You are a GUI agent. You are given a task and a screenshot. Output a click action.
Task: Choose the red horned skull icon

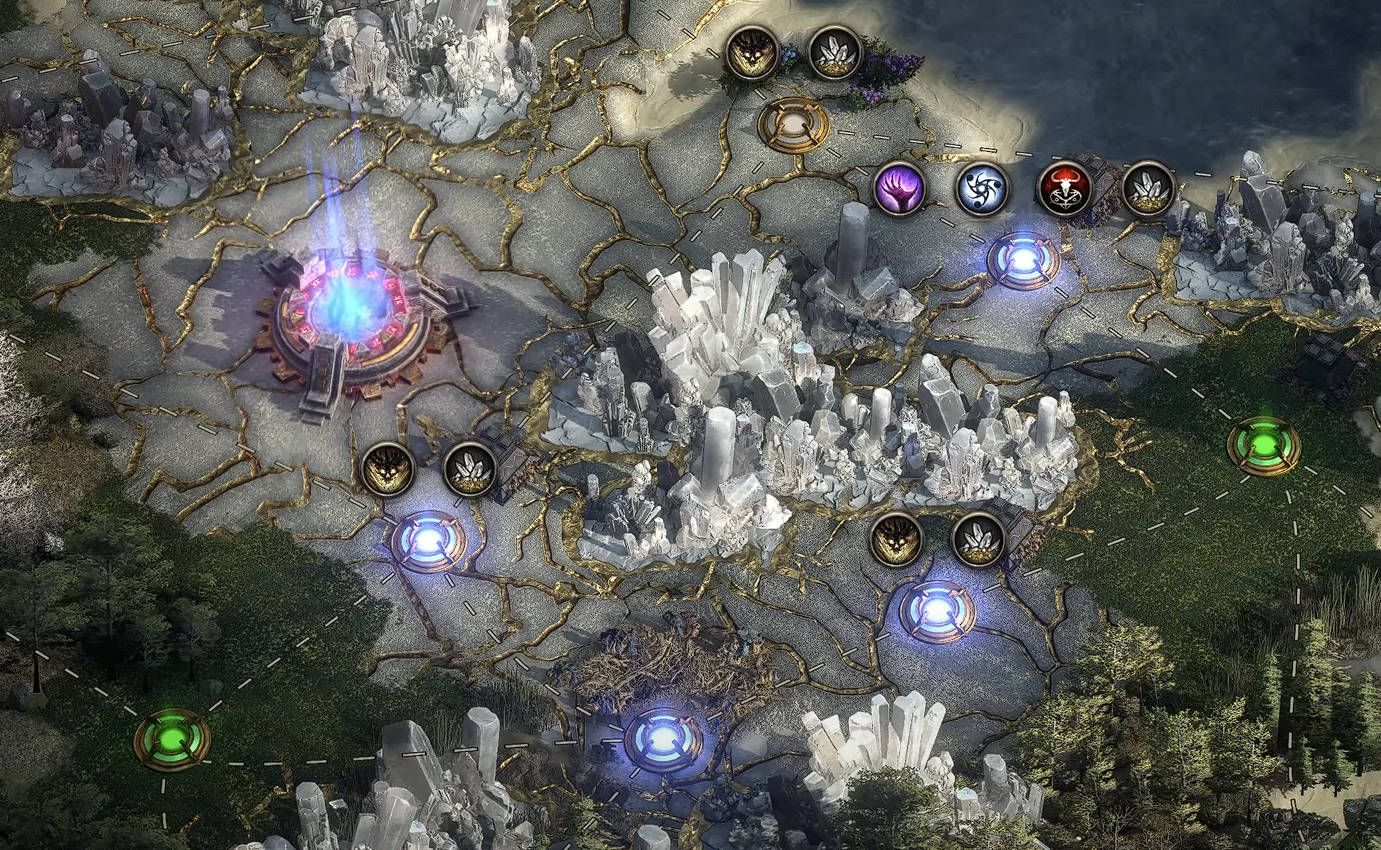pos(1063,188)
